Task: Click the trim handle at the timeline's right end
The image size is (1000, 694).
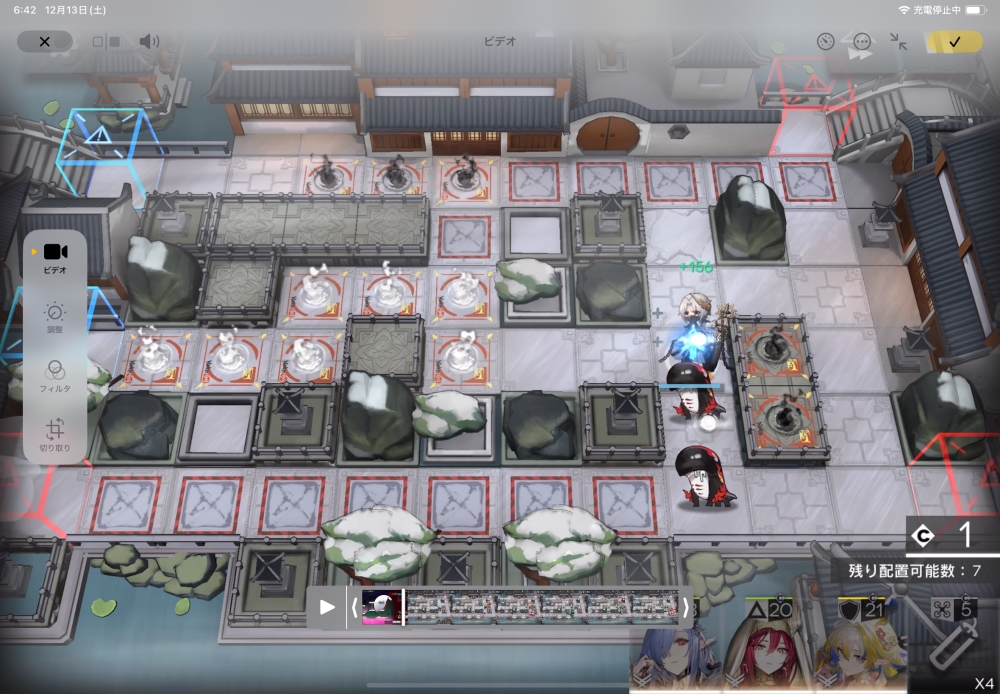Action: (x=686, y=606)
